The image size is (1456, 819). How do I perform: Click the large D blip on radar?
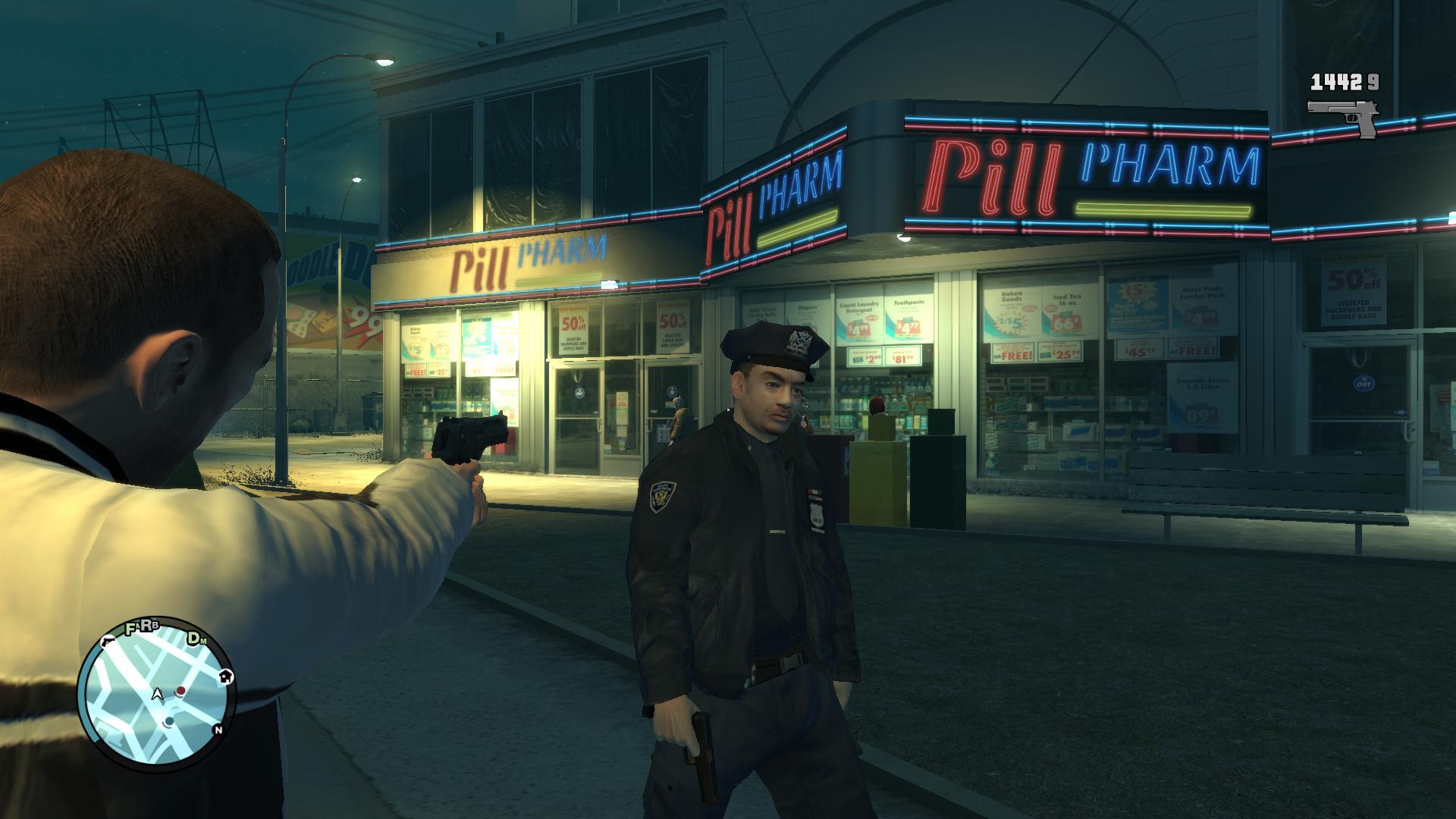(194, 638)
